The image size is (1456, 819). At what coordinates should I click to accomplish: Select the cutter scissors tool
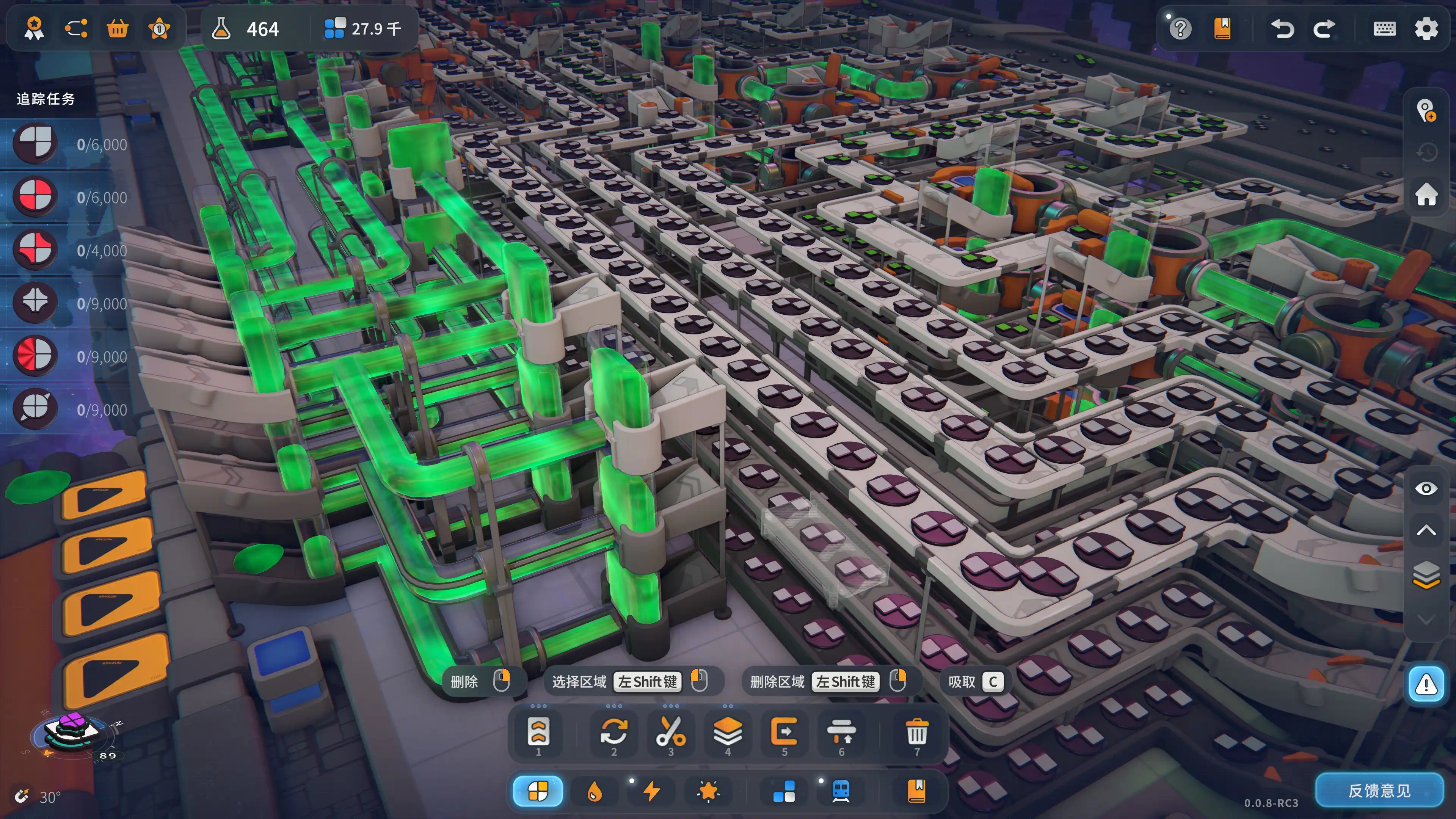(670, 733)
